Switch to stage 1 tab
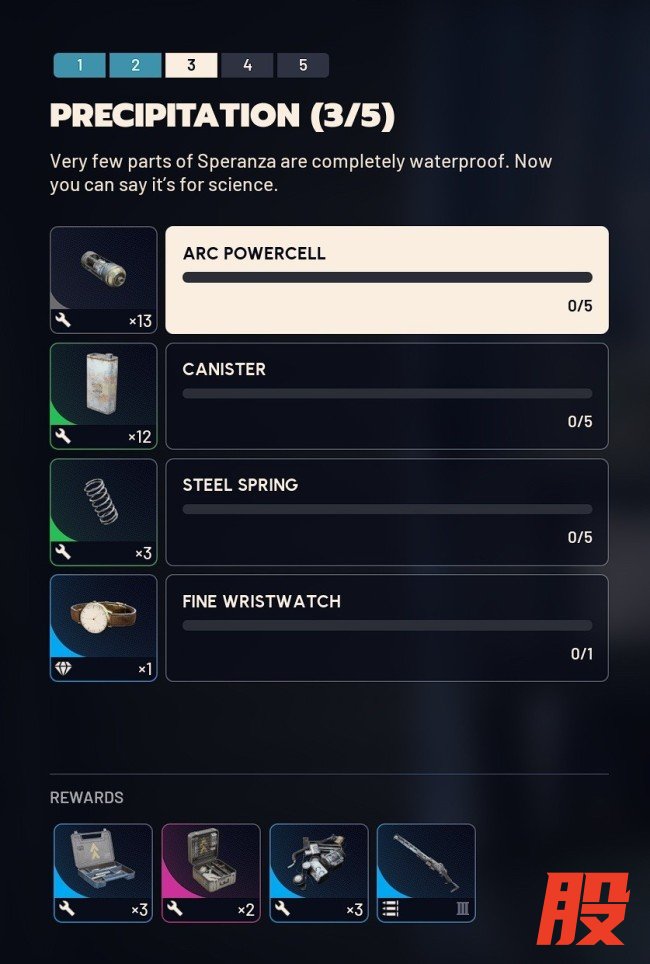The image size is (650, 964). pyautogui.click(x=79, y=66)
